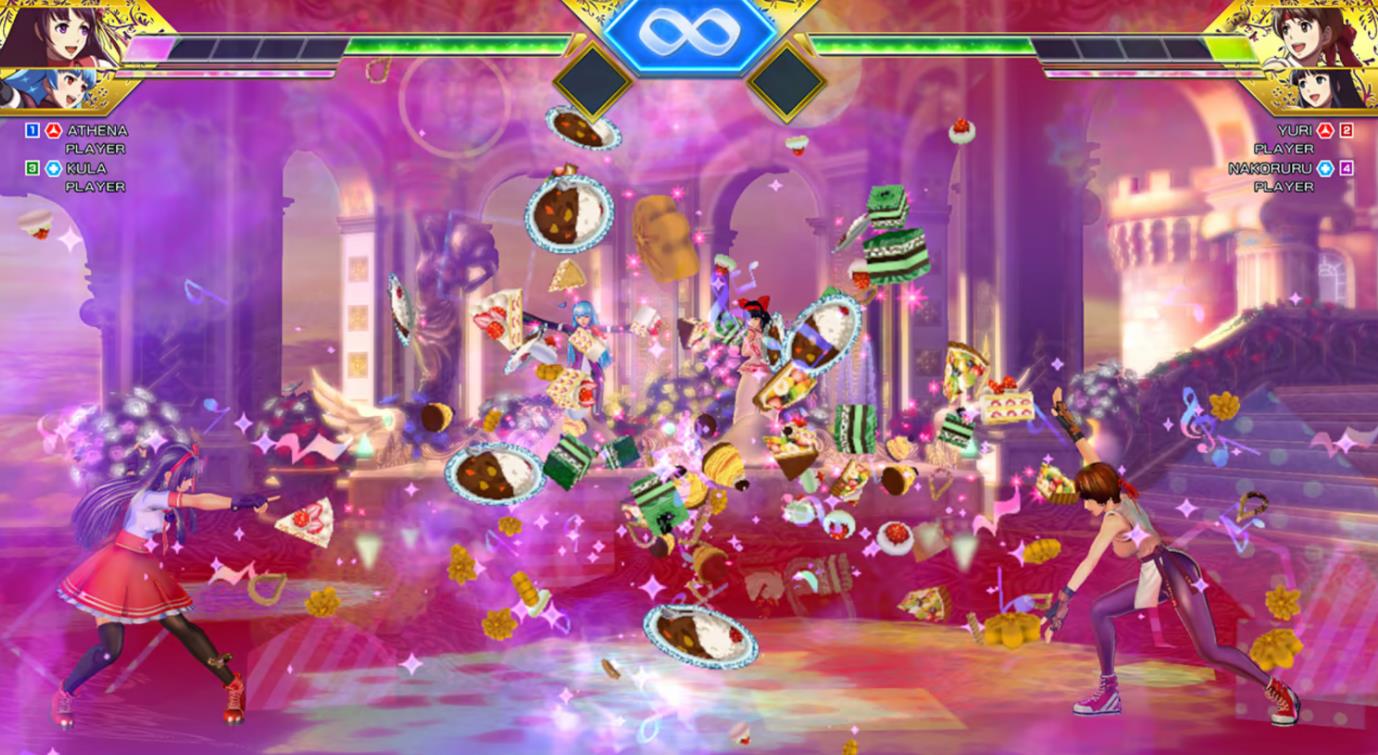The height and width of the screenshot is (755, 1378).
Task: Click the infinity symbol on the round timer
Action: point(689,30)
